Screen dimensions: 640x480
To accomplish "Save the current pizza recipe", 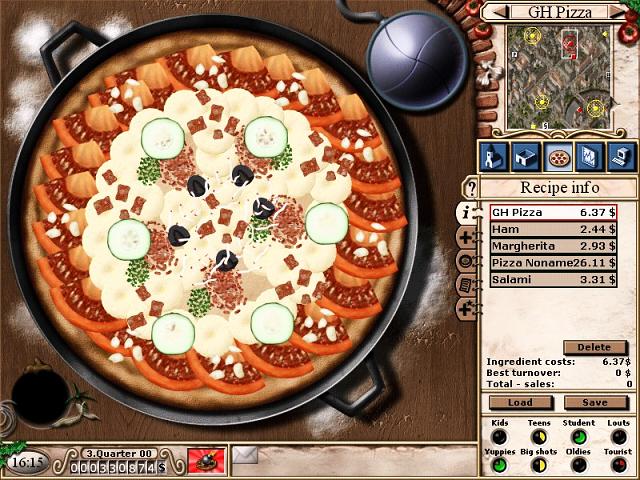I will click(596, 403).
